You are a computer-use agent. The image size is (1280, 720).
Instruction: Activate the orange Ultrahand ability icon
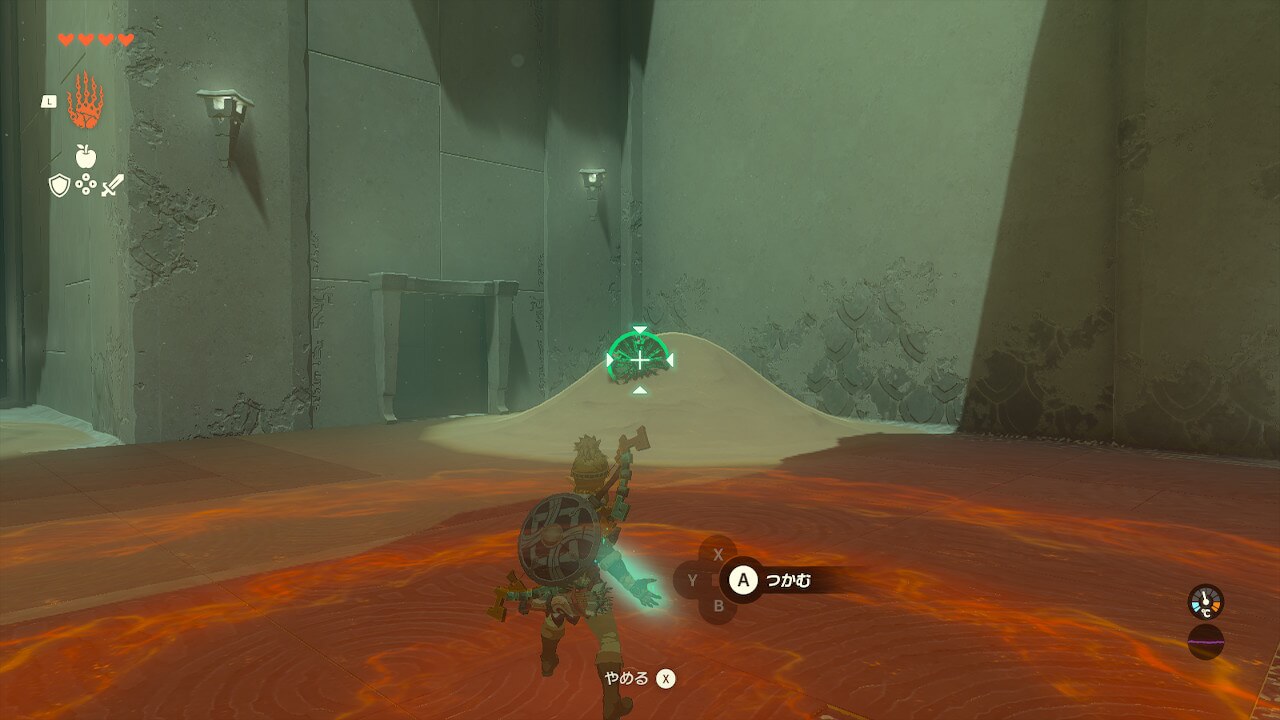pos(85,101)
